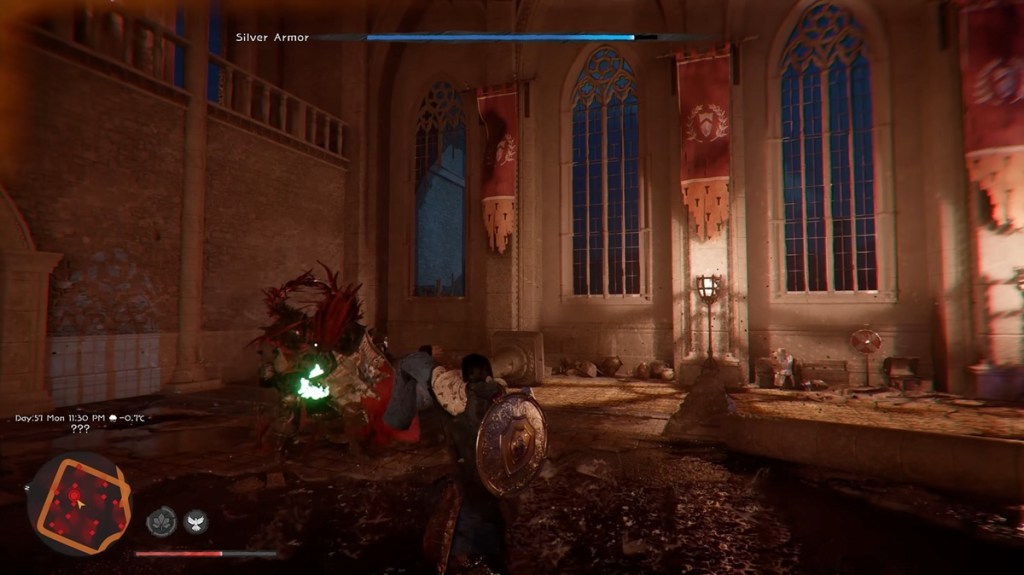Open the circular minimap

click(79, 504)
